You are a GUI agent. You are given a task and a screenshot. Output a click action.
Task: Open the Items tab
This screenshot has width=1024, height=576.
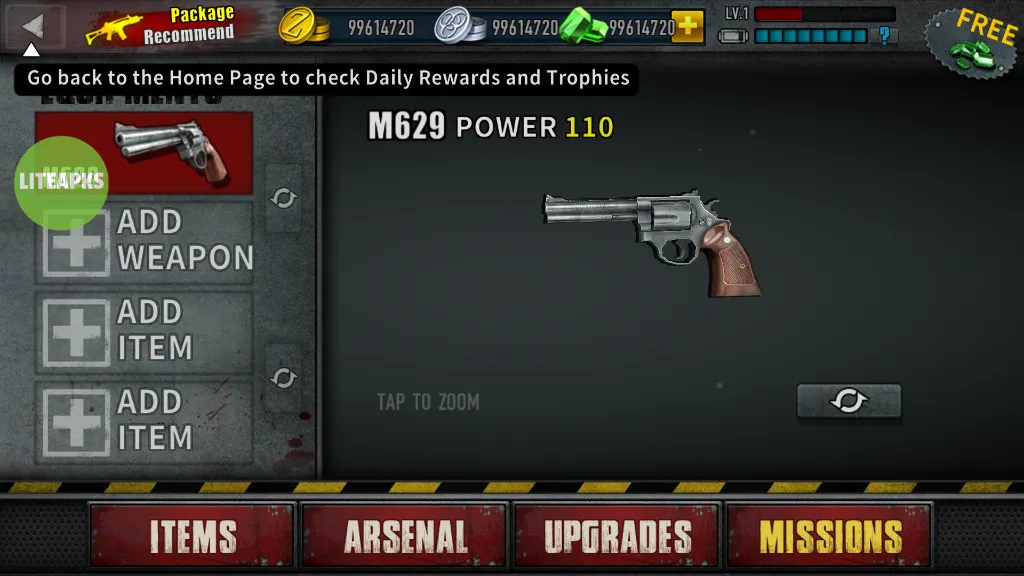(193, 536)
